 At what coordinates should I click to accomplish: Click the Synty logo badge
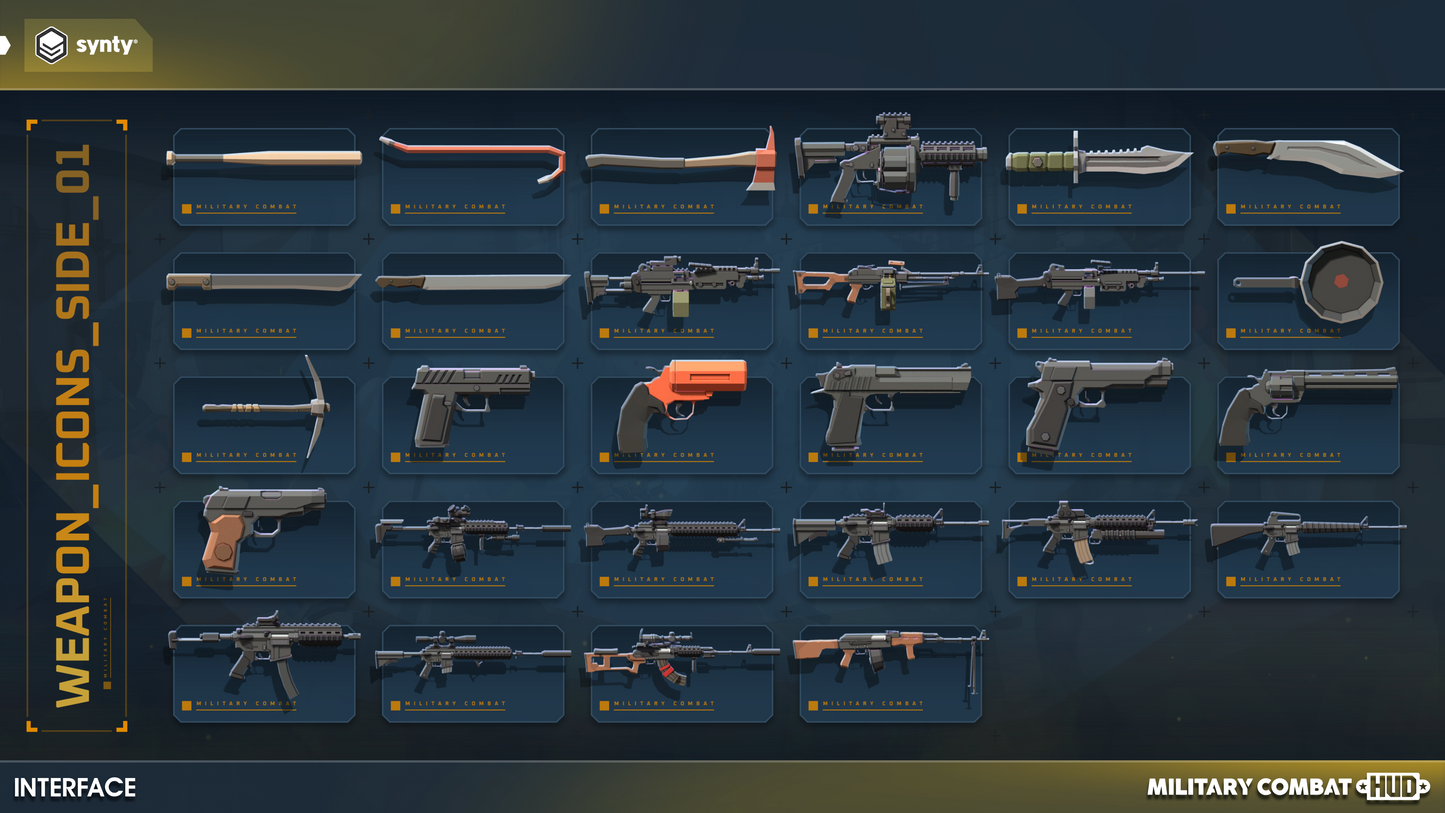(88, 46)
